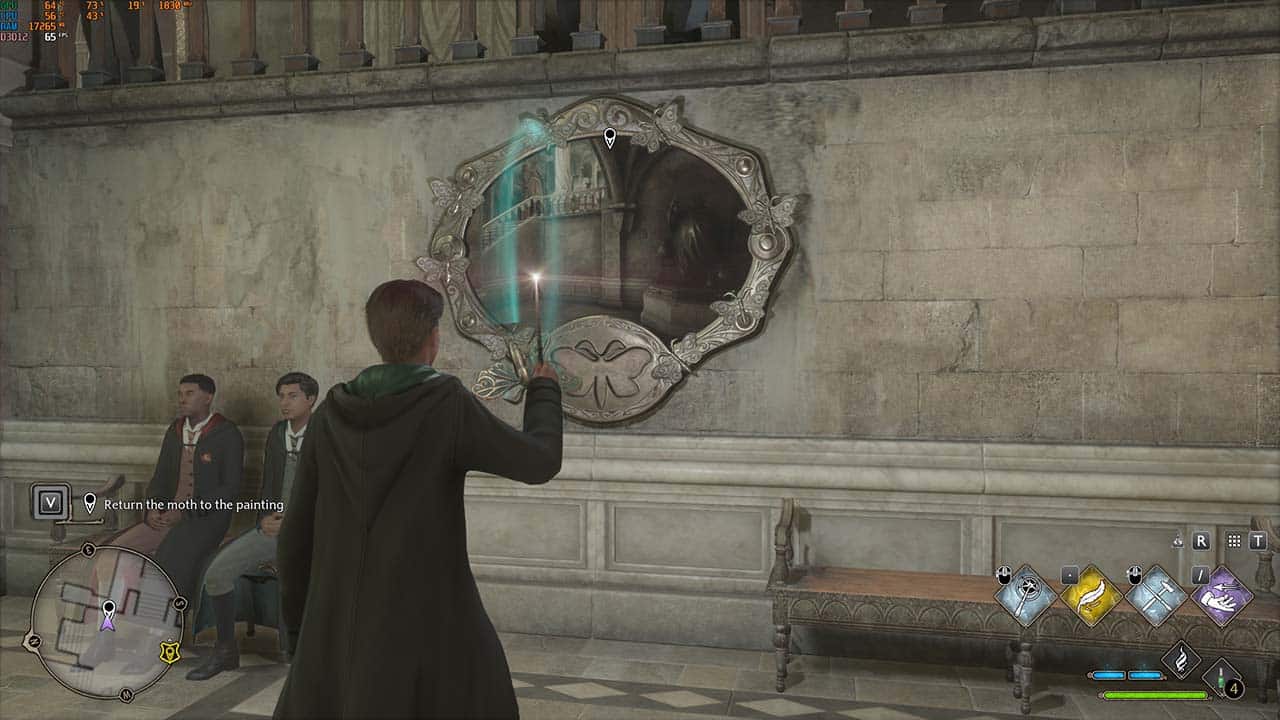The width and height of the screenshot is (1280, 720).
Task: Click the slash key prompt above Accio
Action: [x=1199, y=577]
